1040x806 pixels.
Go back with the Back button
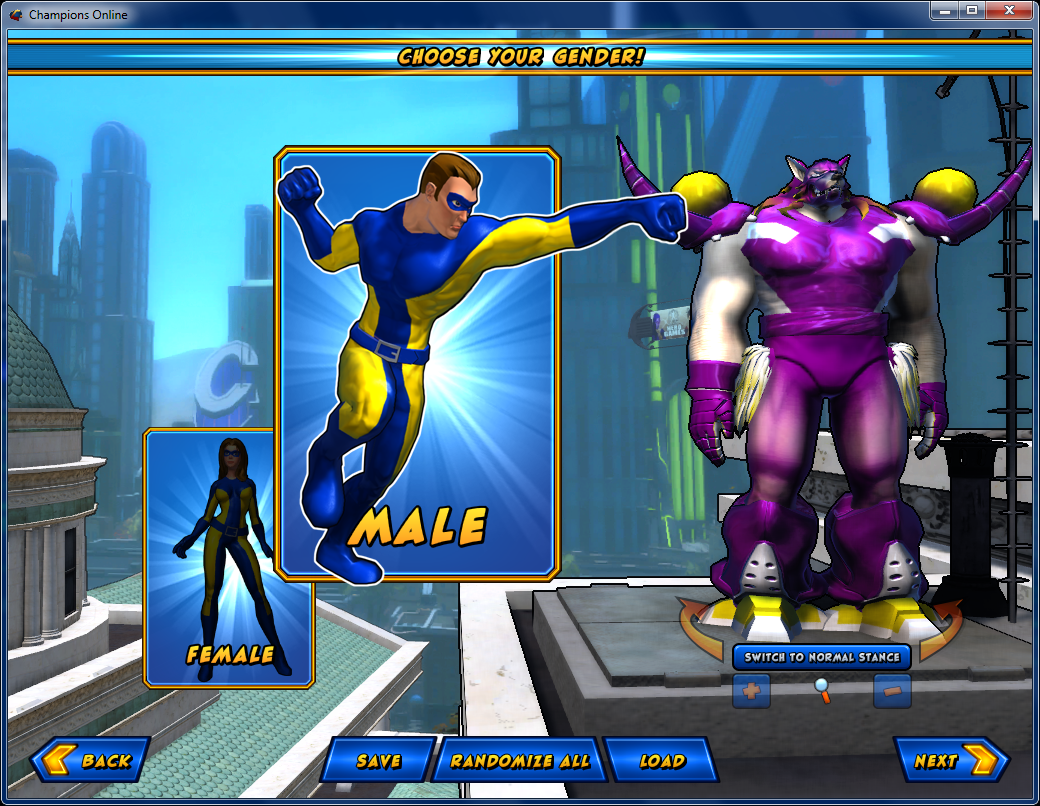[x=92, y=761]
